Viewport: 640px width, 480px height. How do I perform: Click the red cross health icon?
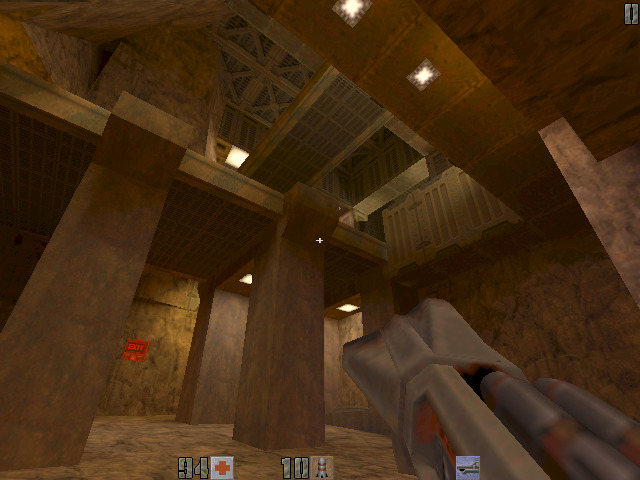coord(222,467)
